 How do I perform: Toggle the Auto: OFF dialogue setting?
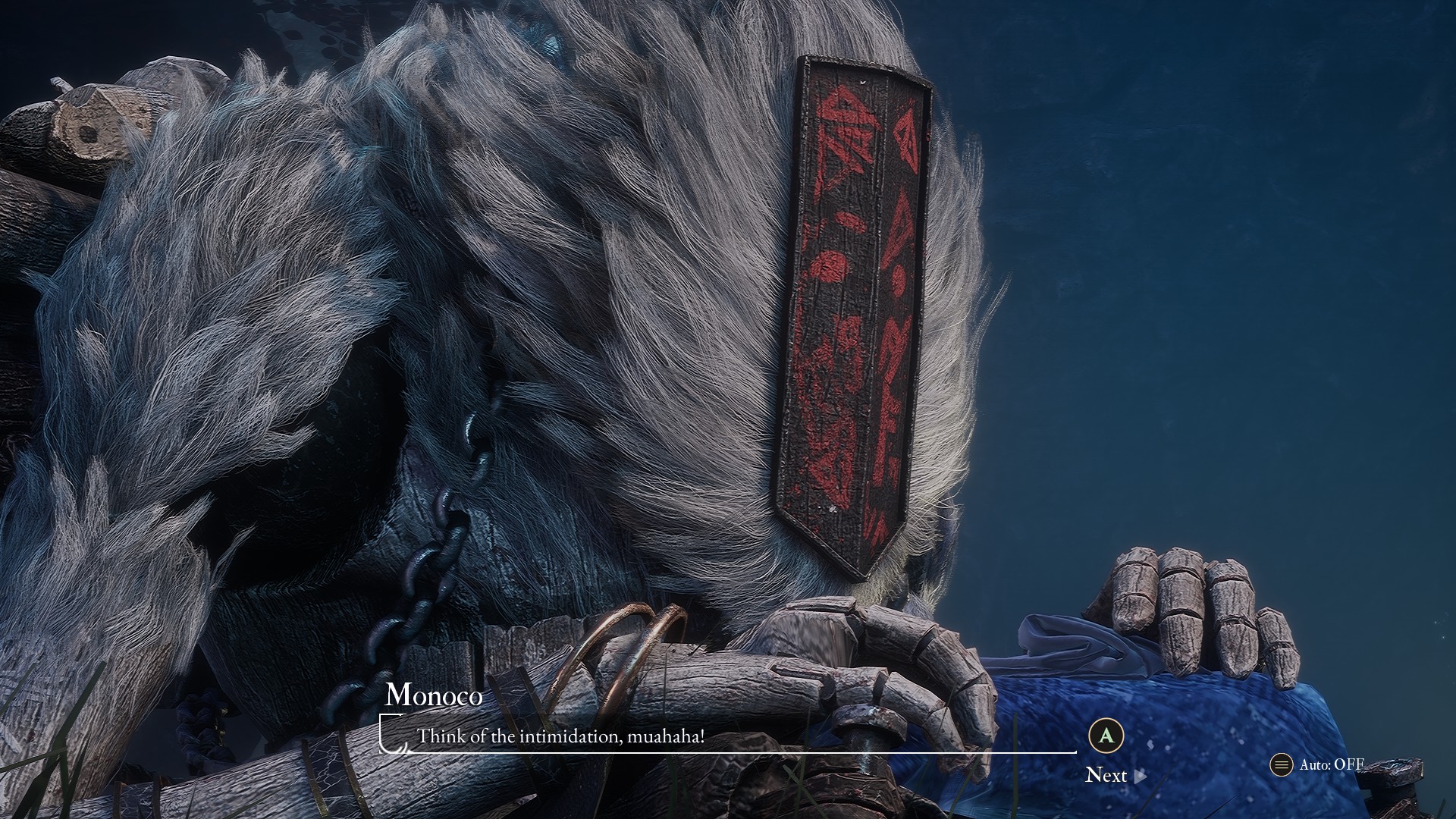(x=1318, y=764)
